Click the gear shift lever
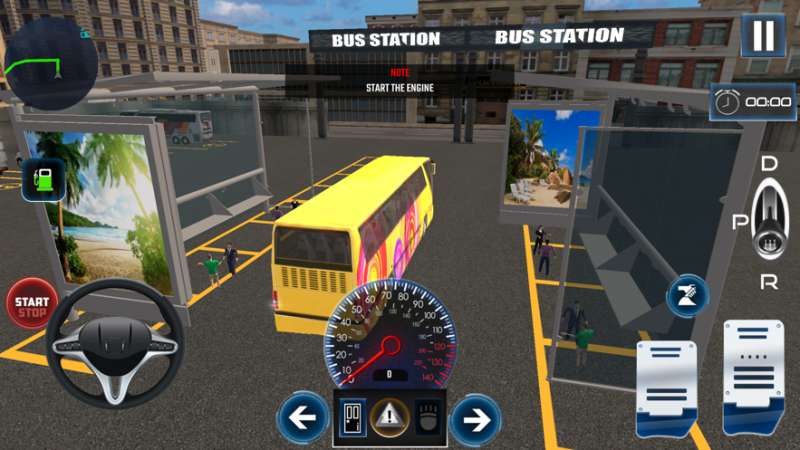 [x=767, y=221]
